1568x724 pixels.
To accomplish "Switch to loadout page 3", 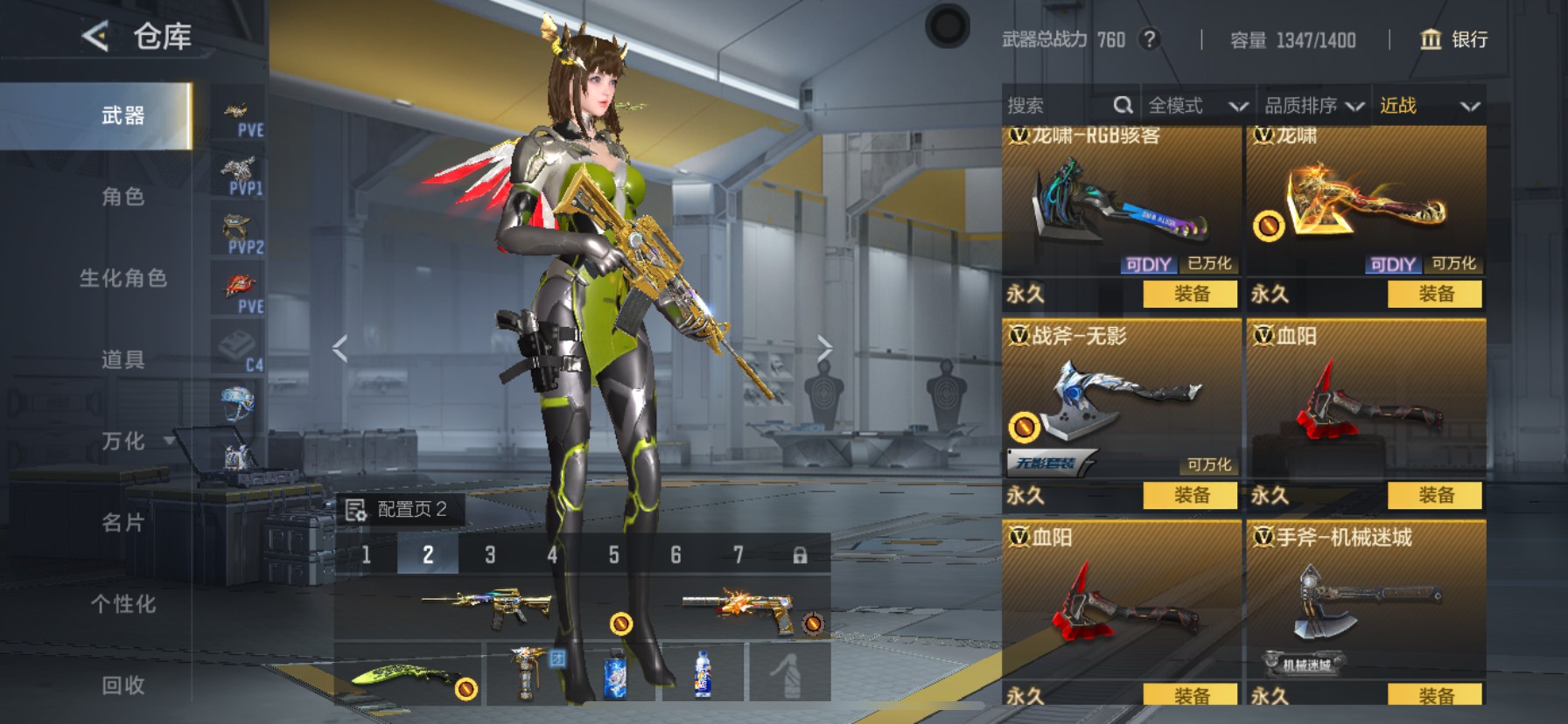I will pyautogui.click(x=490, y=555).
